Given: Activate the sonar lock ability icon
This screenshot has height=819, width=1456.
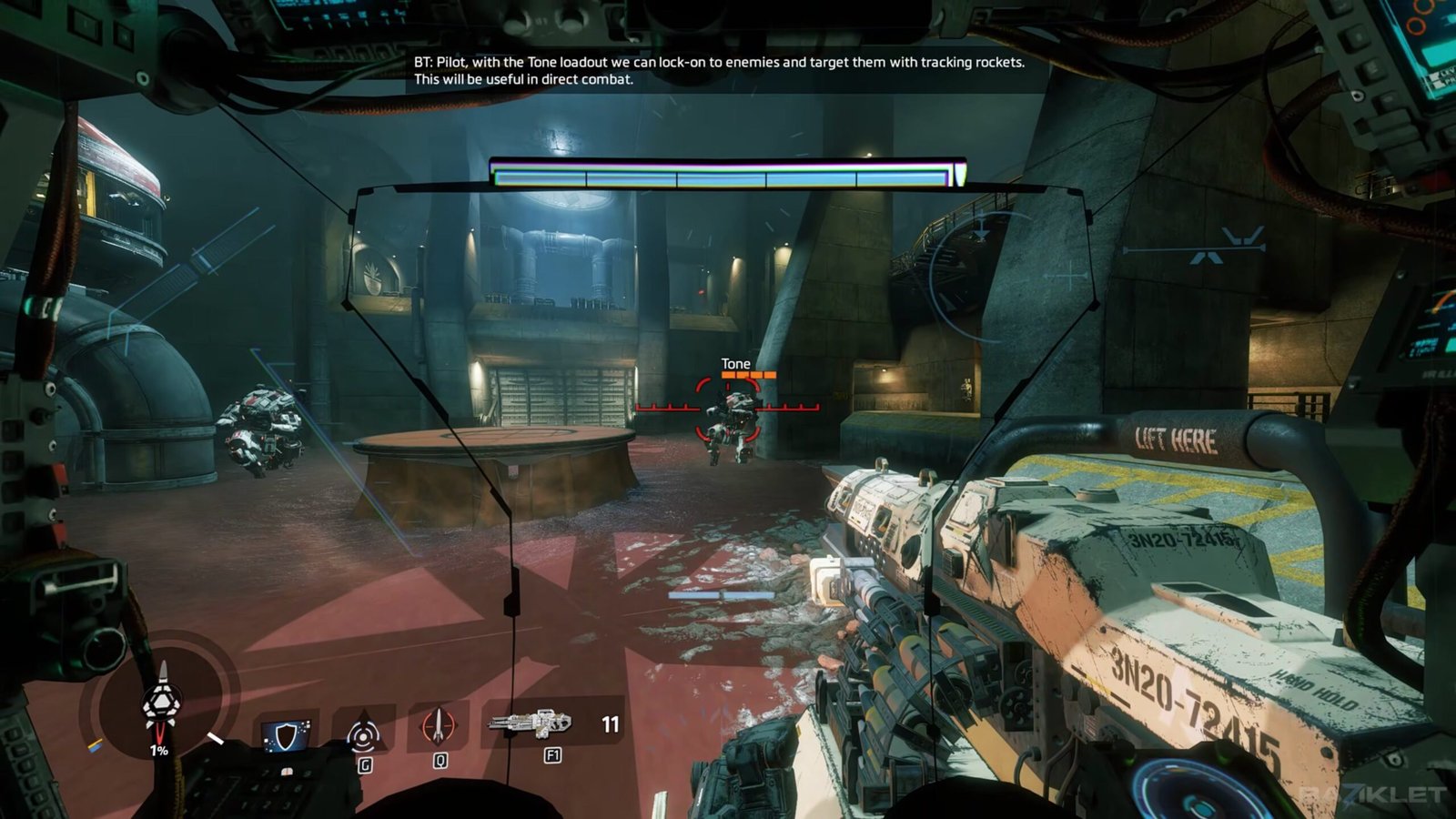Looking at the screenshot, I should pyautogui.click(x=364, y=733).
